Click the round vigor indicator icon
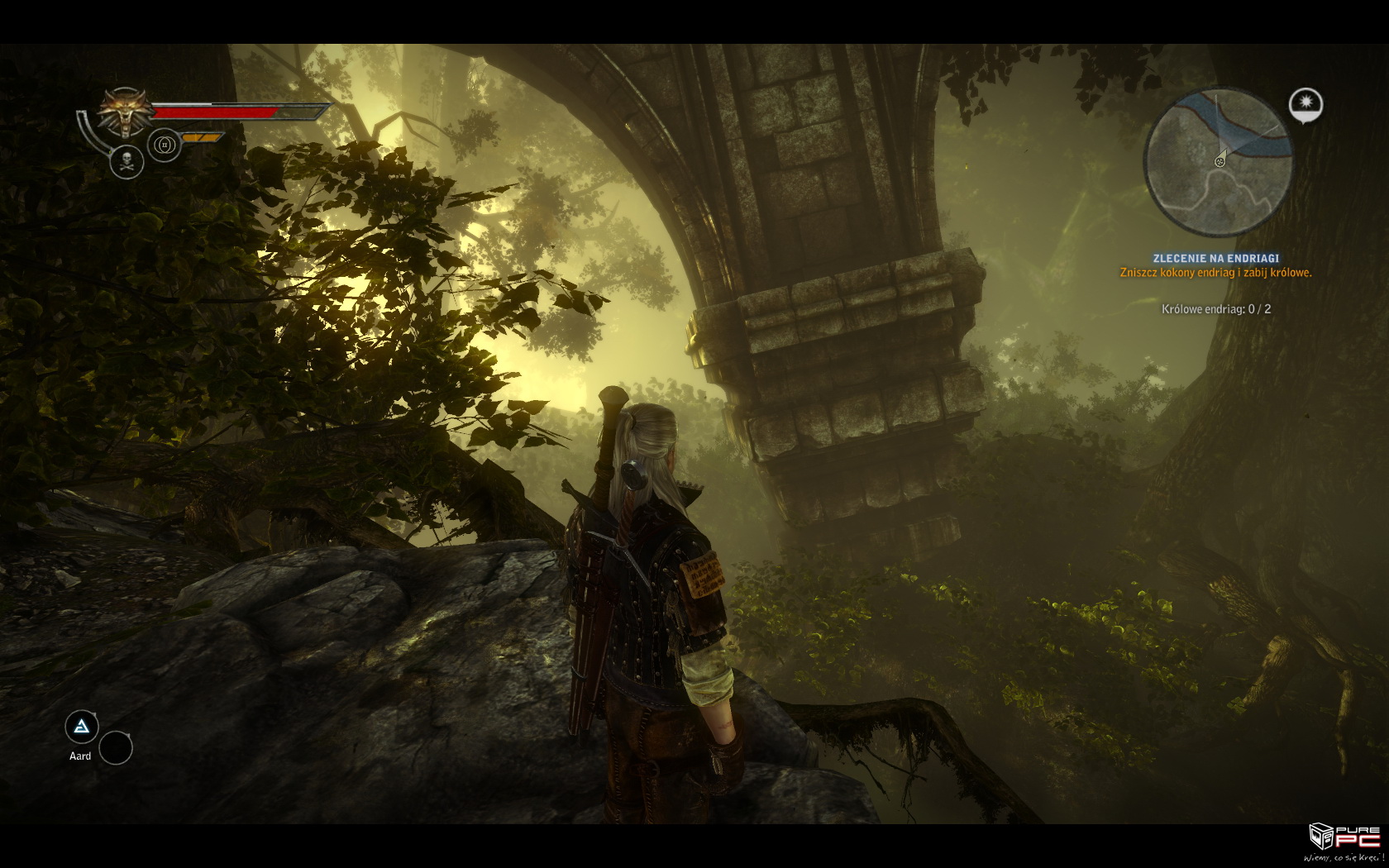The image size is (1389, 868). point(165,145)
